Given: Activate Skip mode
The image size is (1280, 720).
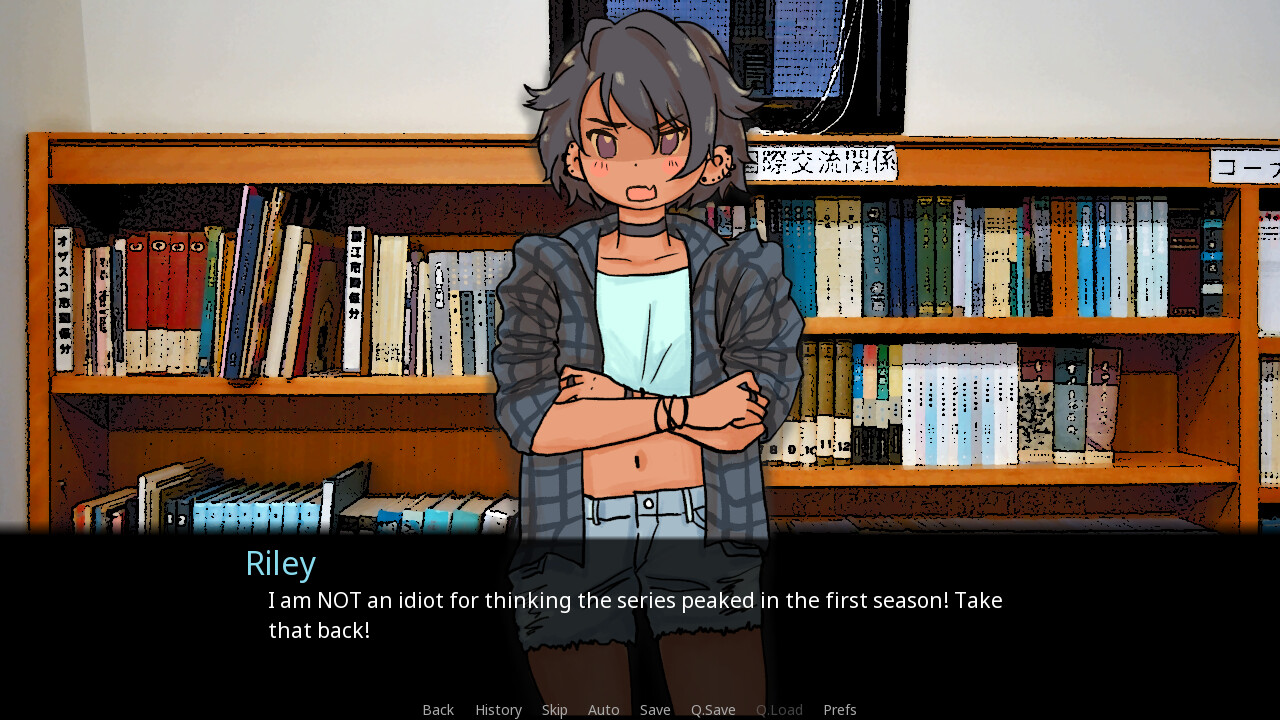Looking at the screenshot, I should pos(554,710).
